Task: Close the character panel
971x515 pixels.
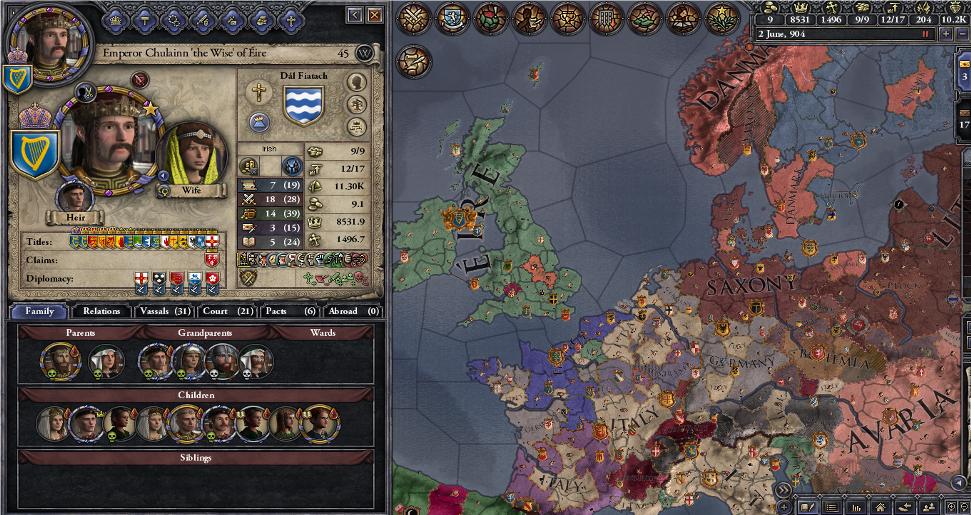Action: (x=375, y=15)
